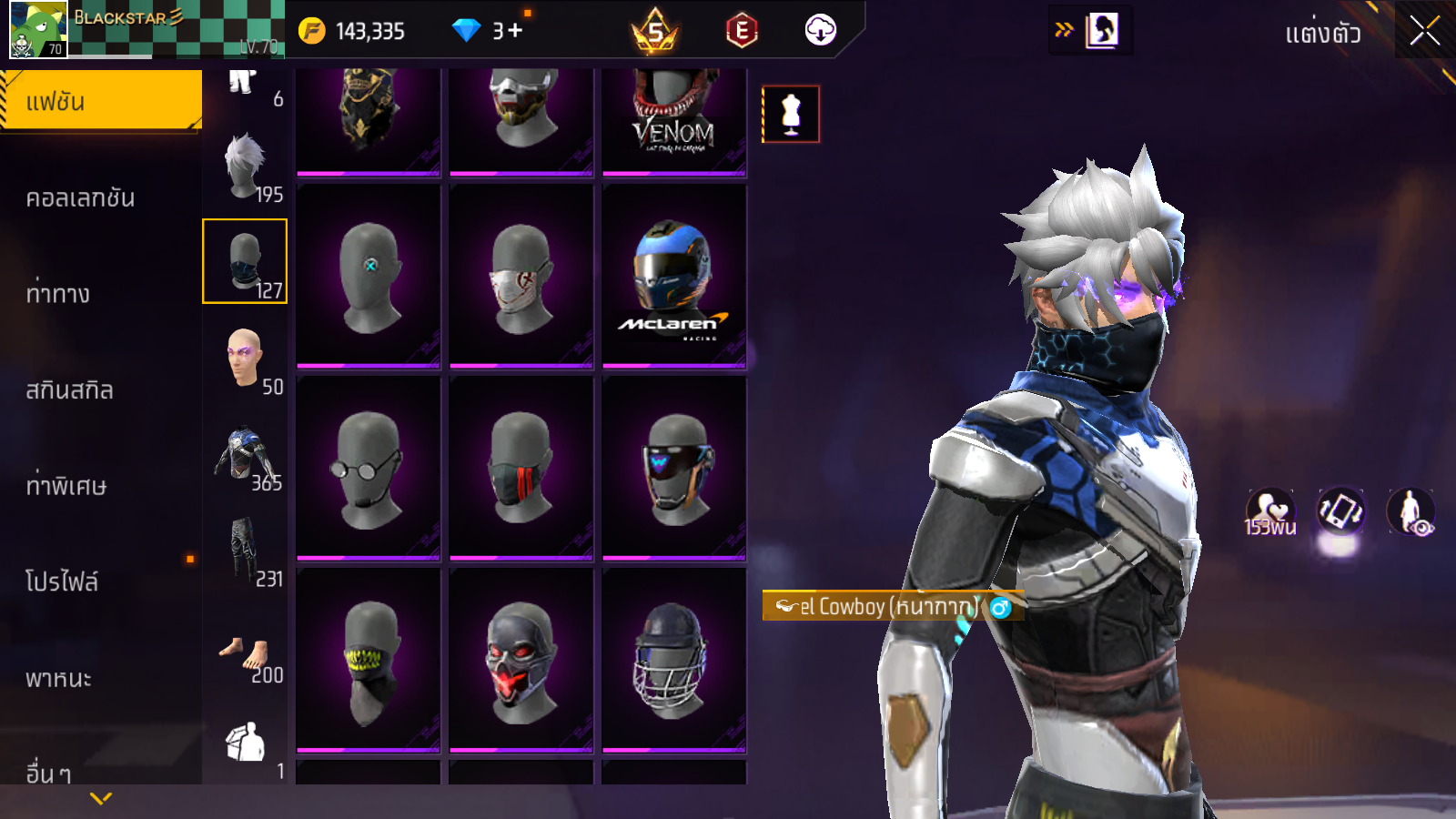Pick the Venom mask item
The height and width of the screenshot is (819, 1456).
(x=673, y=118)
